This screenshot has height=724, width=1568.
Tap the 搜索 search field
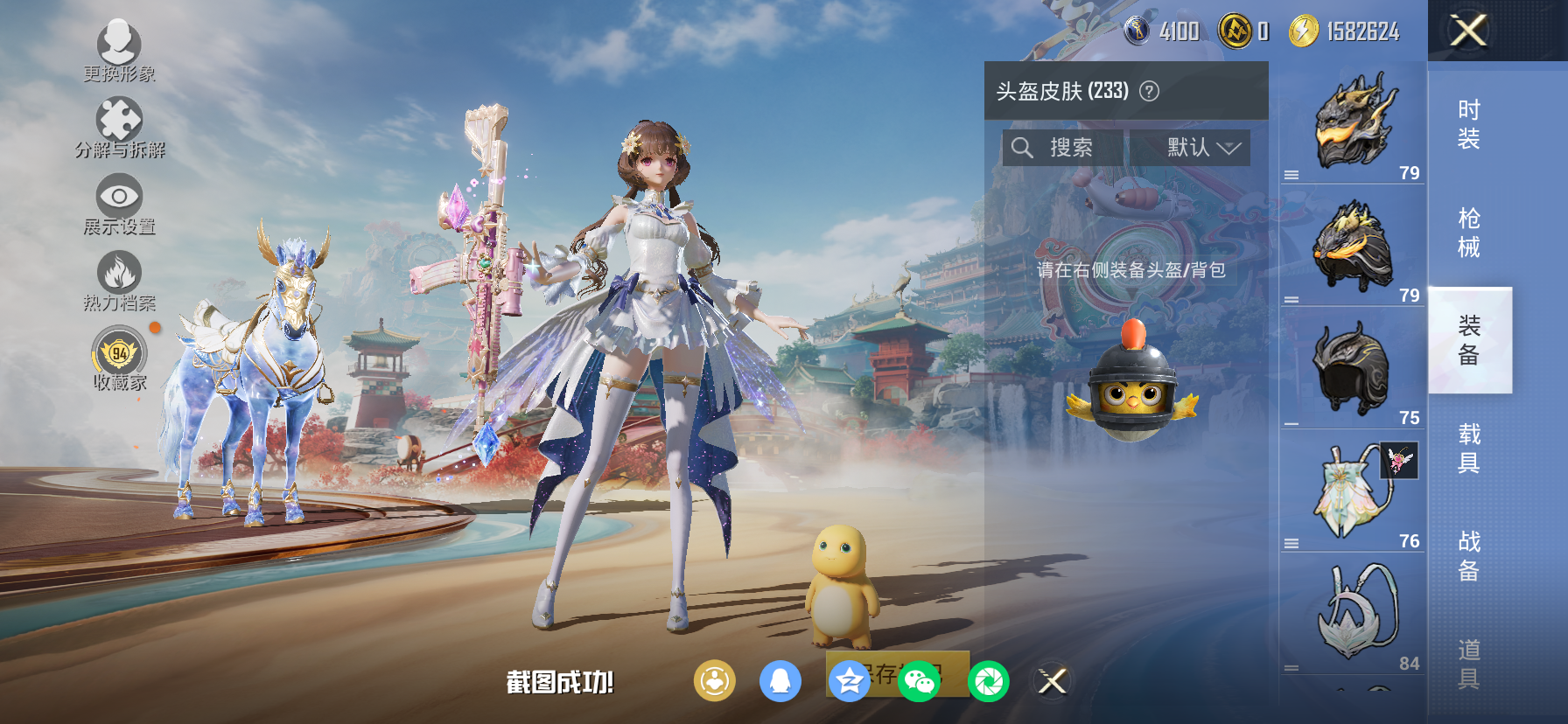click(1068, 148)
